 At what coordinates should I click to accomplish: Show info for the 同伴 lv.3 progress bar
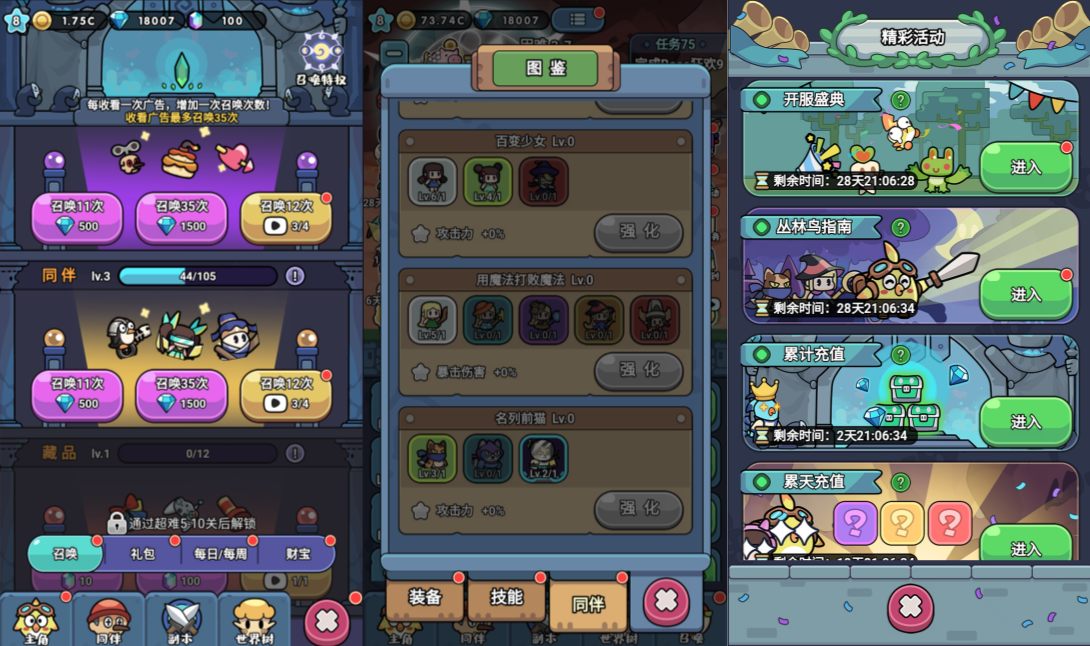point(295,276)
